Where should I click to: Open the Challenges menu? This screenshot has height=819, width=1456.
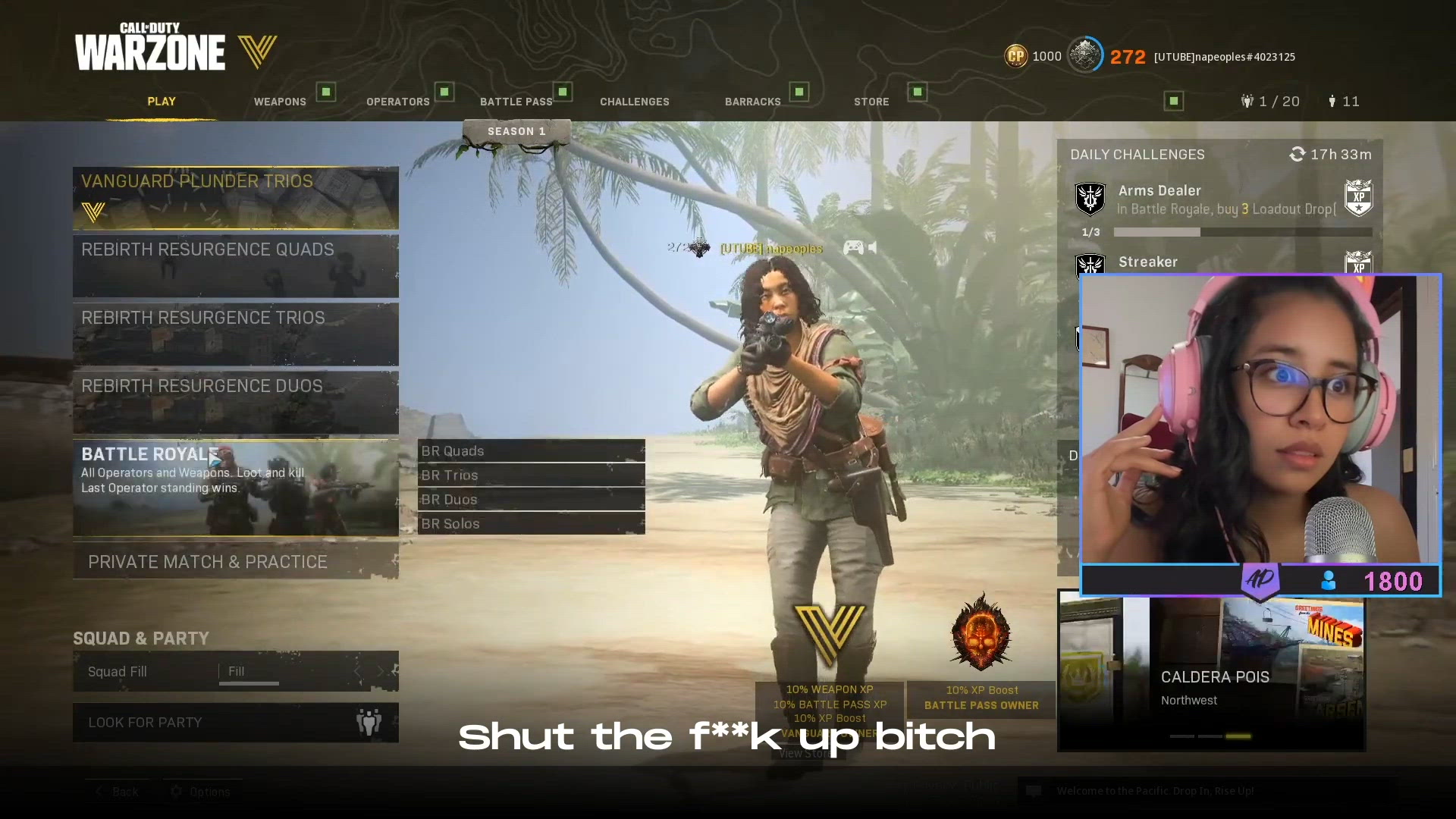[634, 101]
